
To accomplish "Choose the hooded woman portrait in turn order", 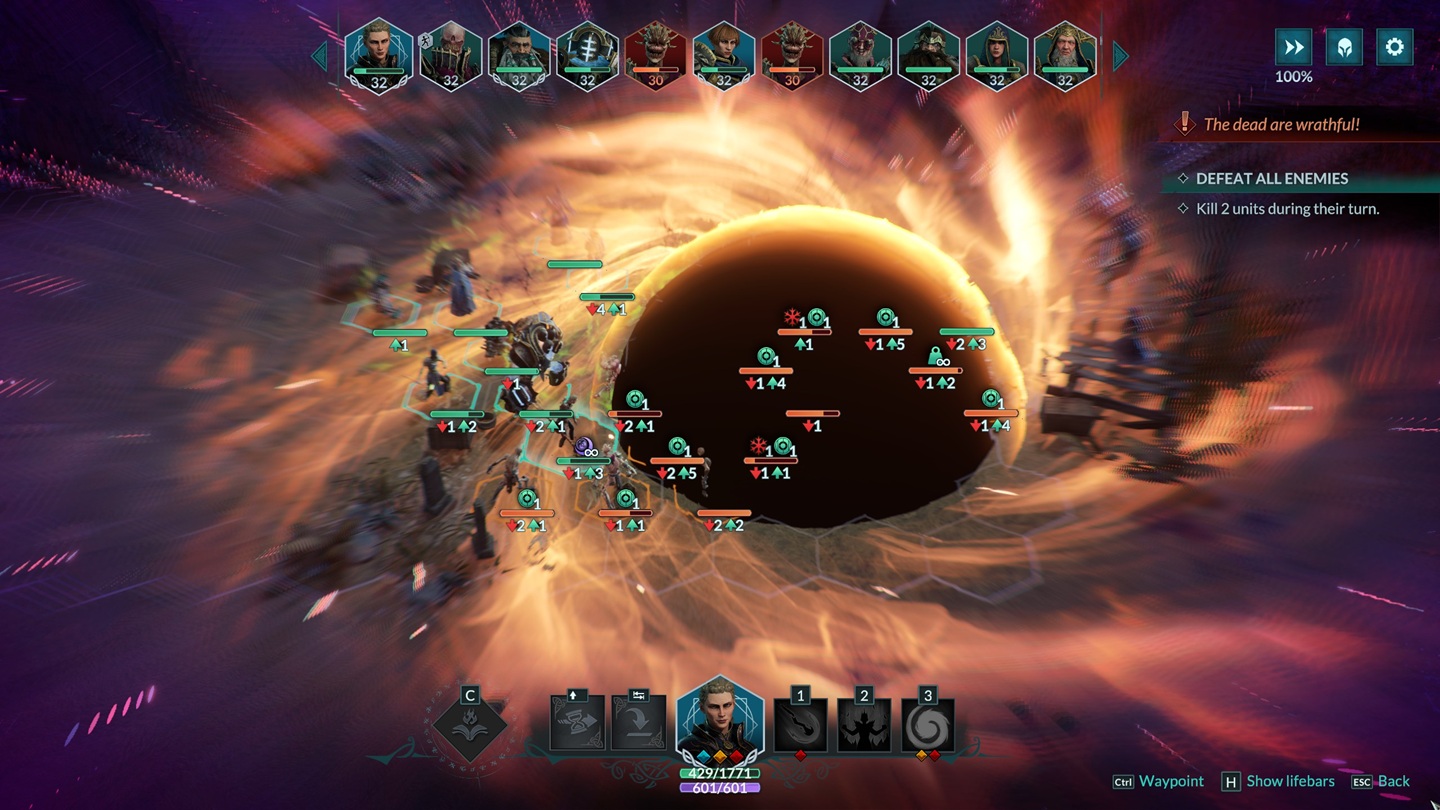I will point(997,54).
